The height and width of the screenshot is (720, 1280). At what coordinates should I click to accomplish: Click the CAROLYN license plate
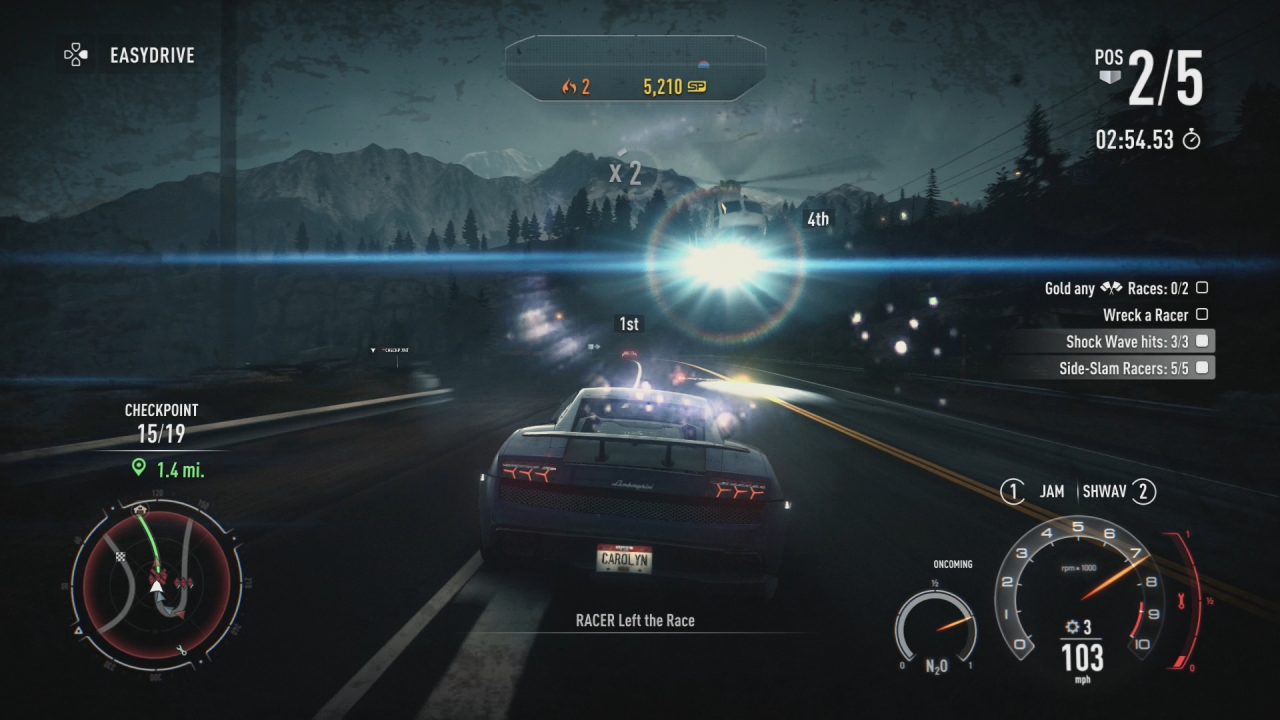[624, 560]
